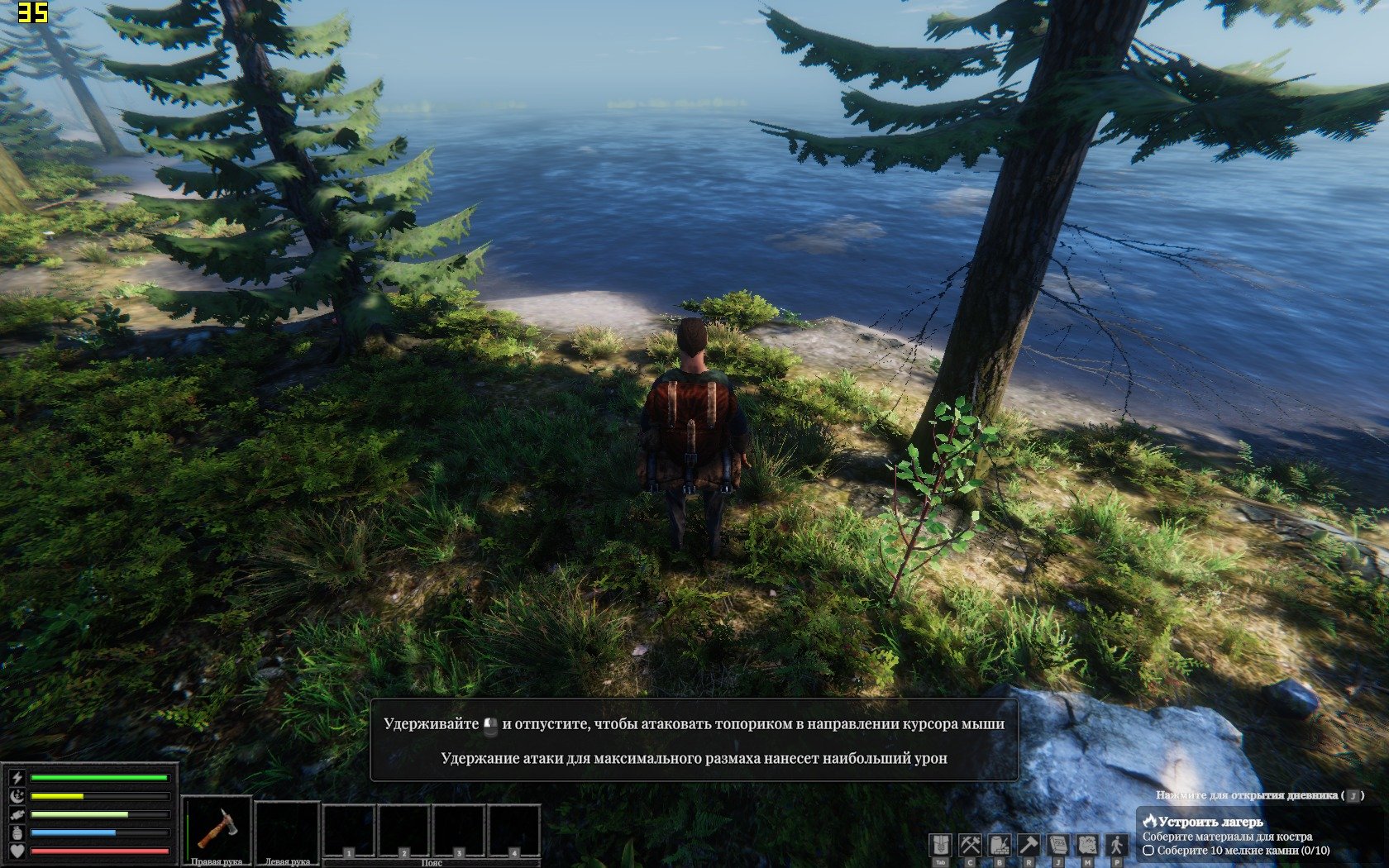Select the hatchet in the right hand slot
The image size is (1389, 868).
[217, 827]
